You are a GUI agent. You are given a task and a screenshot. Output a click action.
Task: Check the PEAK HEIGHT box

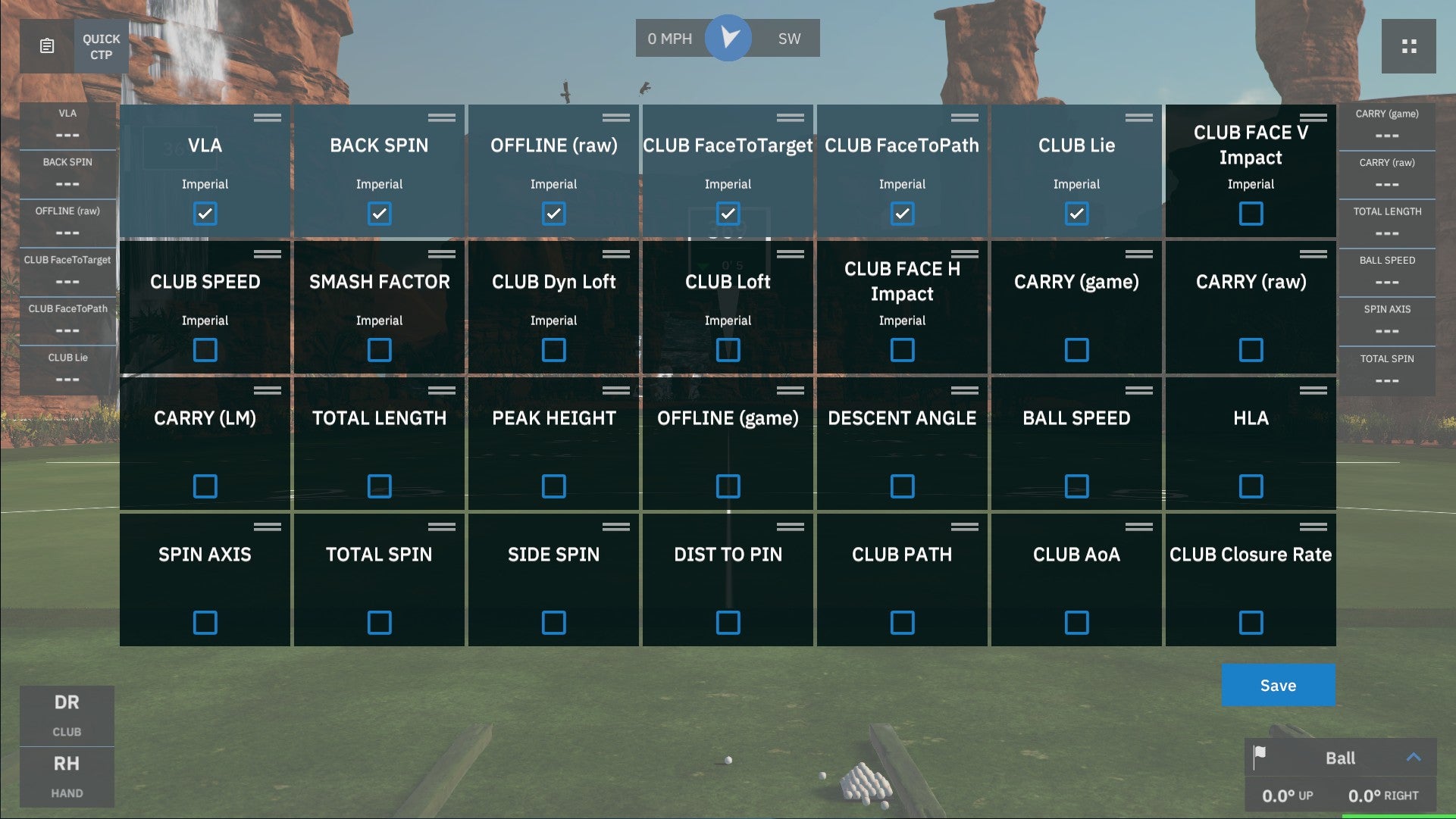[x=554, y=486]
